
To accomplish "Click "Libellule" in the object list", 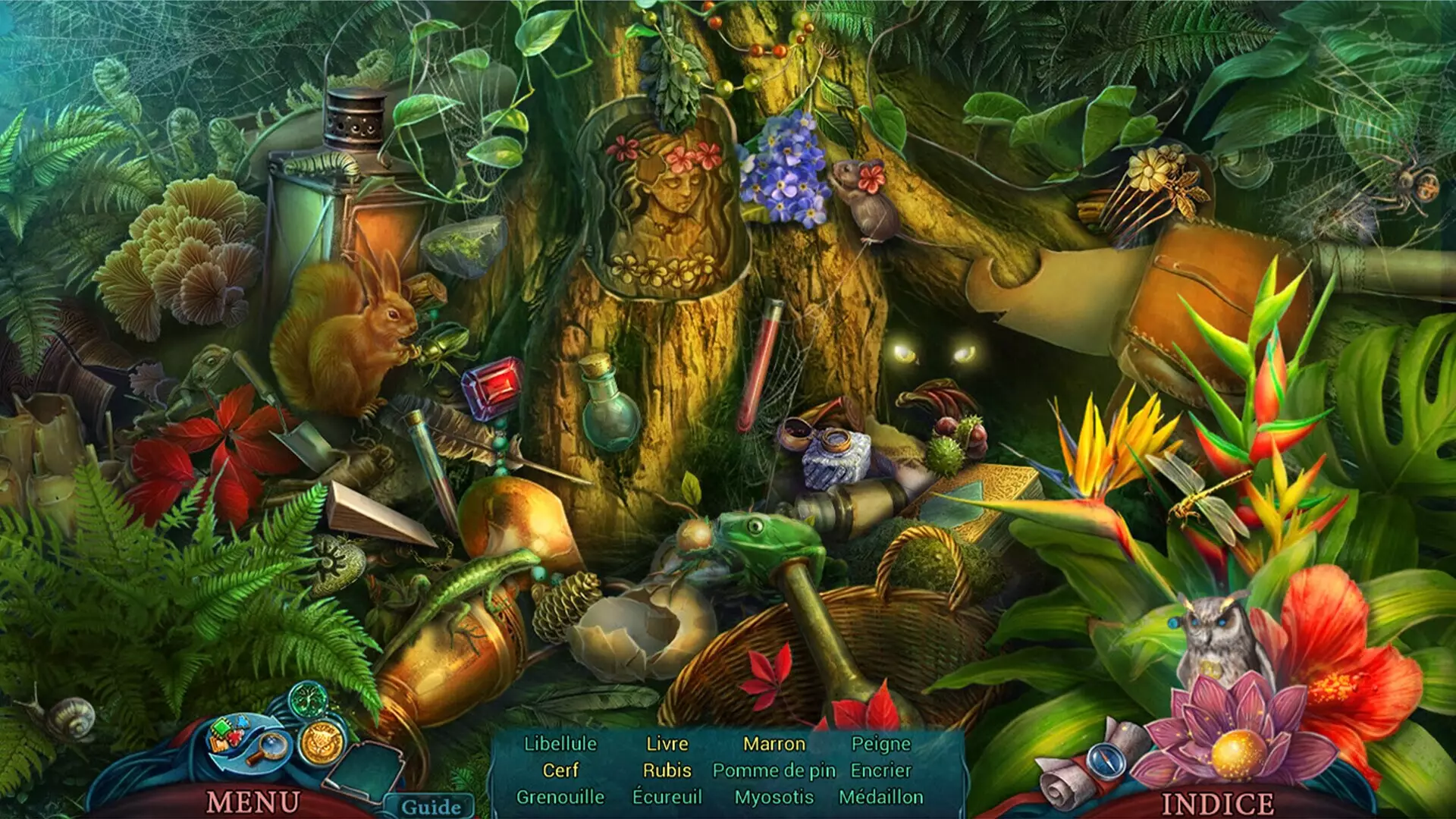I will pyautogui.click(x=562, y=745).
